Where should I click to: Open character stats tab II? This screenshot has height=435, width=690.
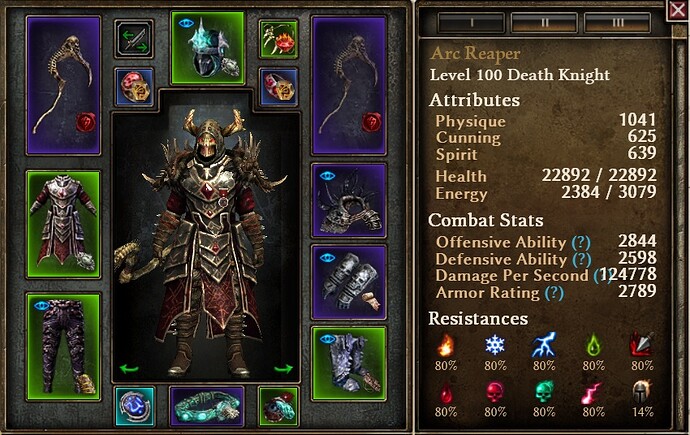click(x=543, y=20)
